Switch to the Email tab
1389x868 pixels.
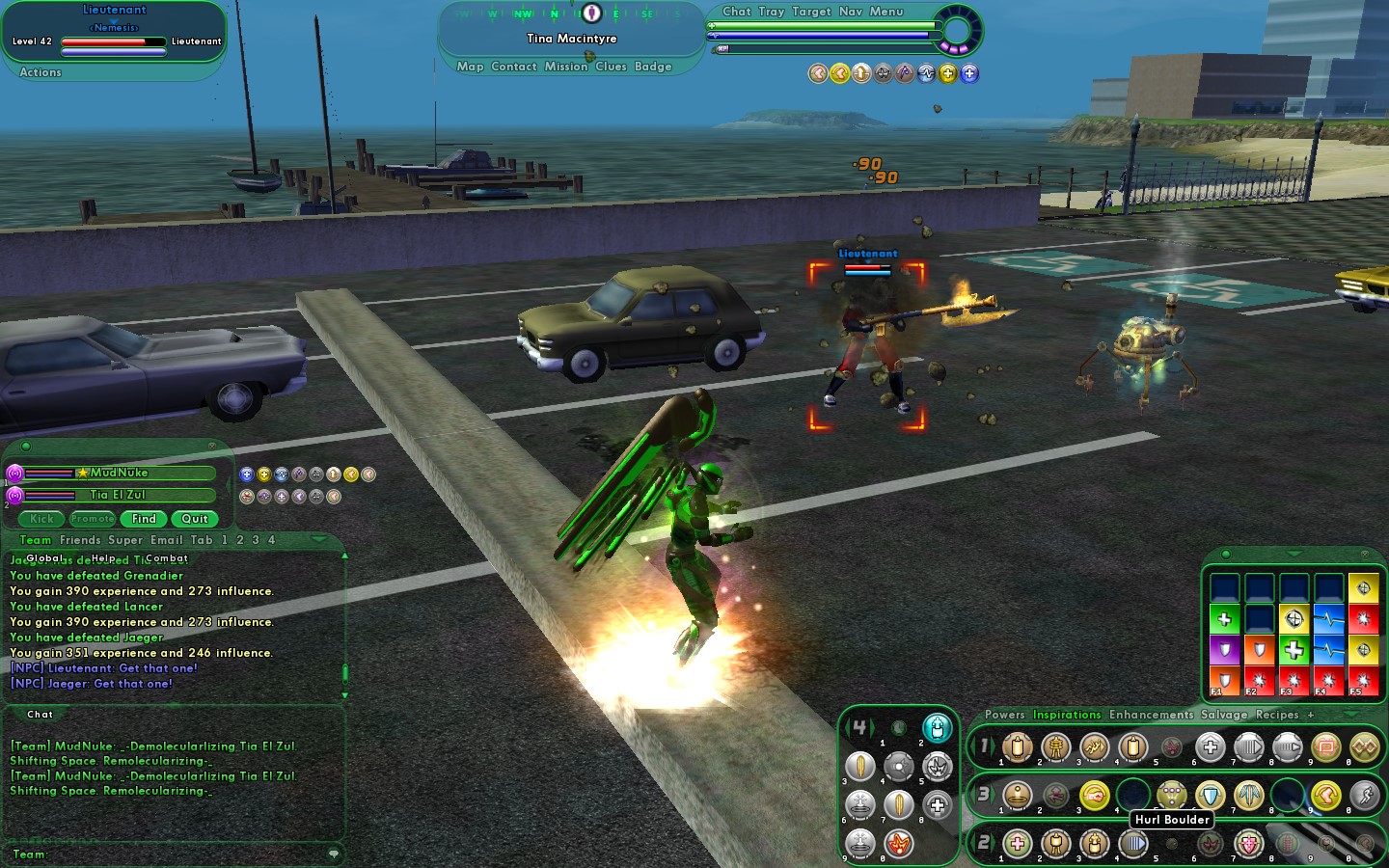[x=166, y=540]
